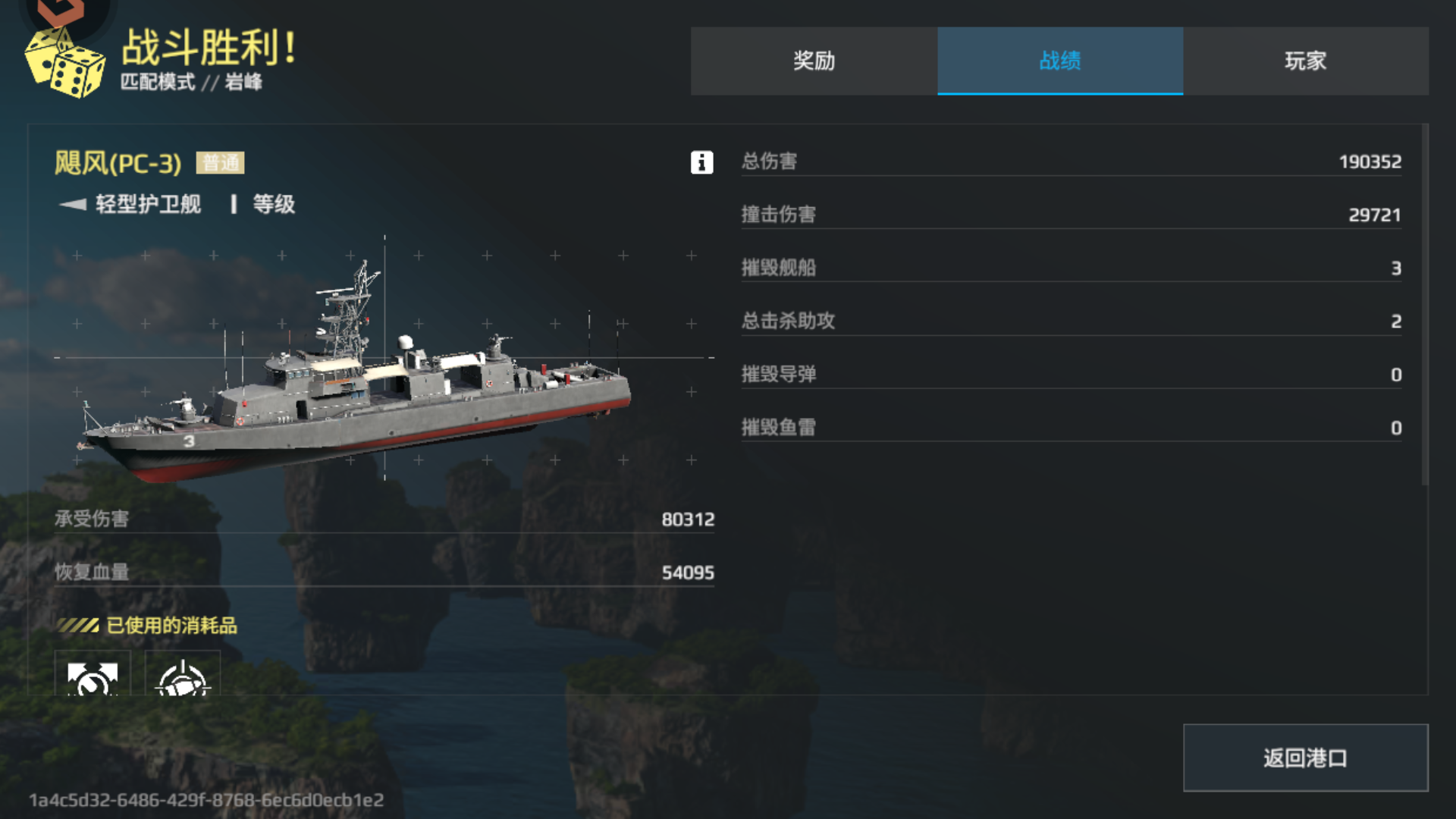Switch to the 玩家 tab
This screenshot has width=1456, height=819.
pyautogui.click(x=1305, y=61)
